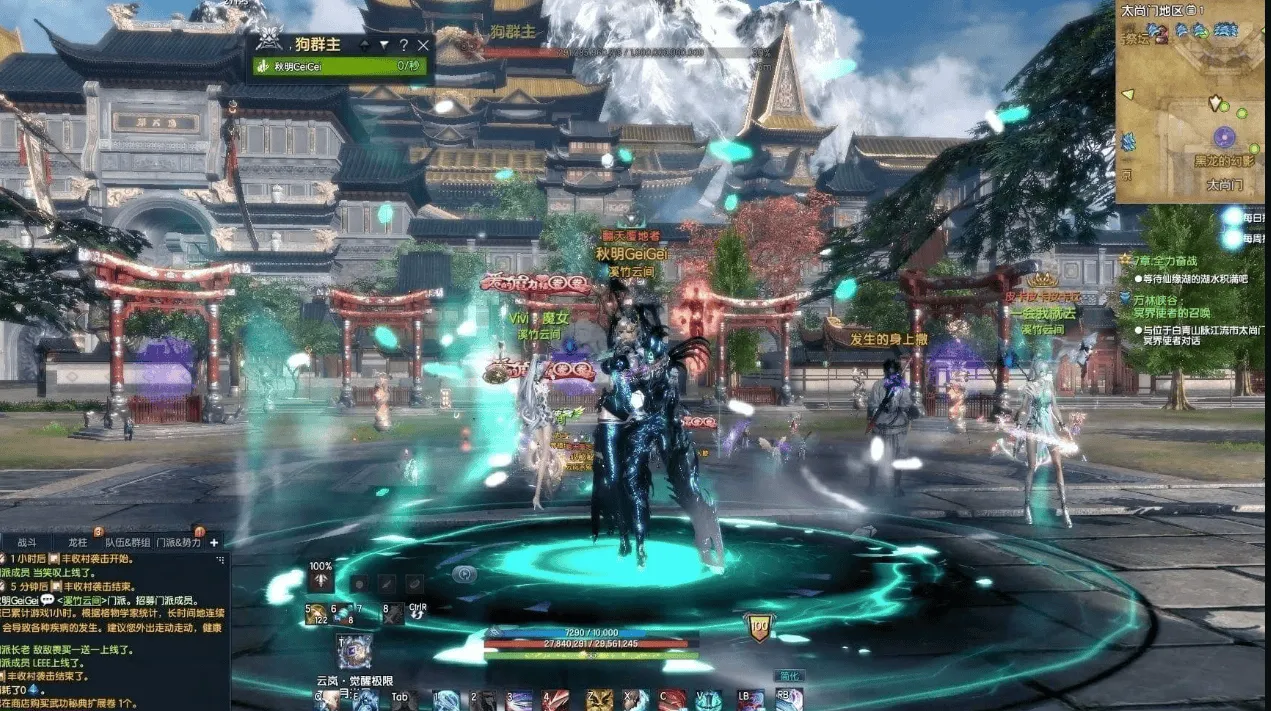This screenshot has width=1271, height=711.
Task: Close the 狗群主 damage meter panel
Action: click(x=423, y=45)
